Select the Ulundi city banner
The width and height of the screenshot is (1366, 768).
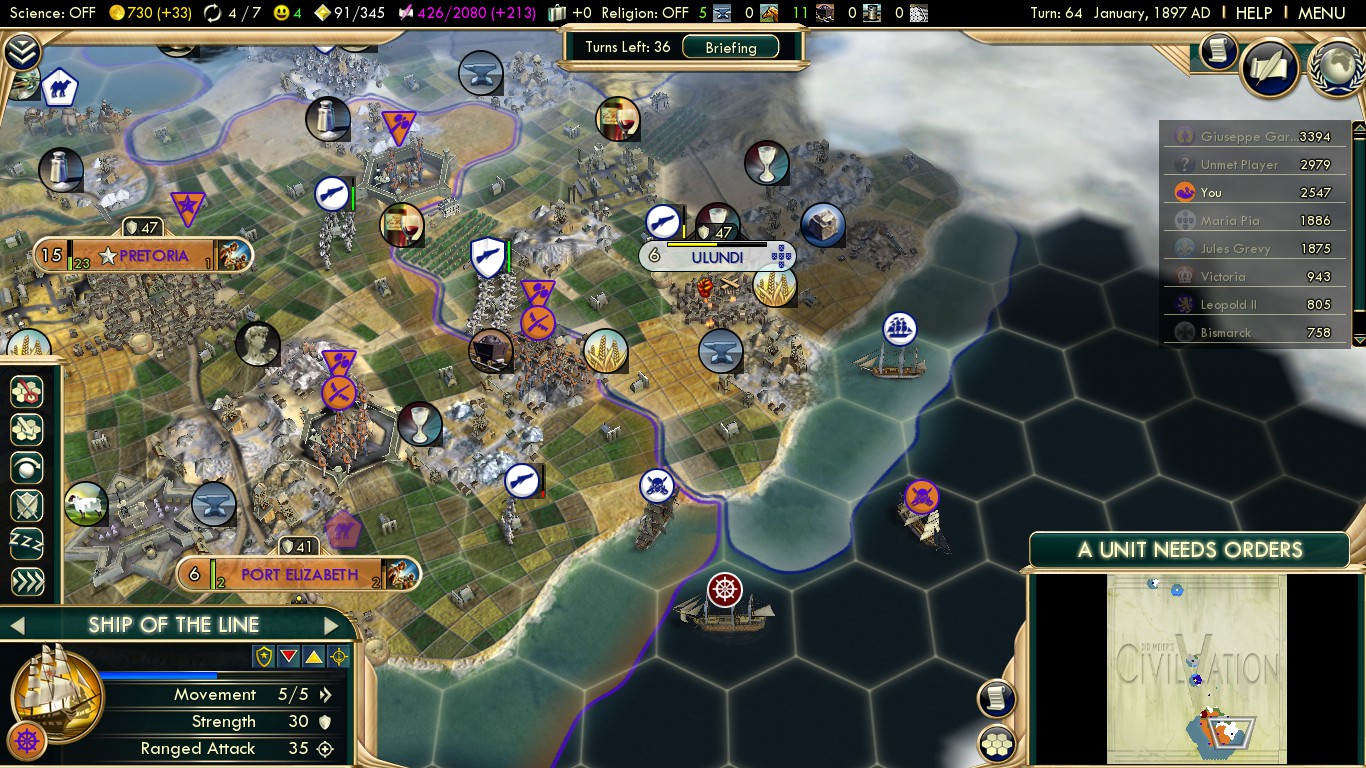click(x=717, y=257)
